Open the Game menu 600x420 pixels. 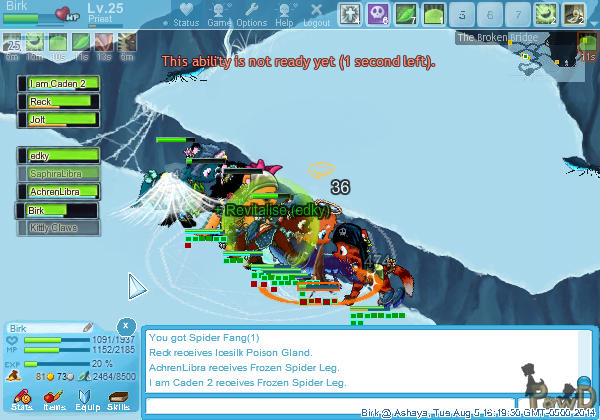[219, 15]
